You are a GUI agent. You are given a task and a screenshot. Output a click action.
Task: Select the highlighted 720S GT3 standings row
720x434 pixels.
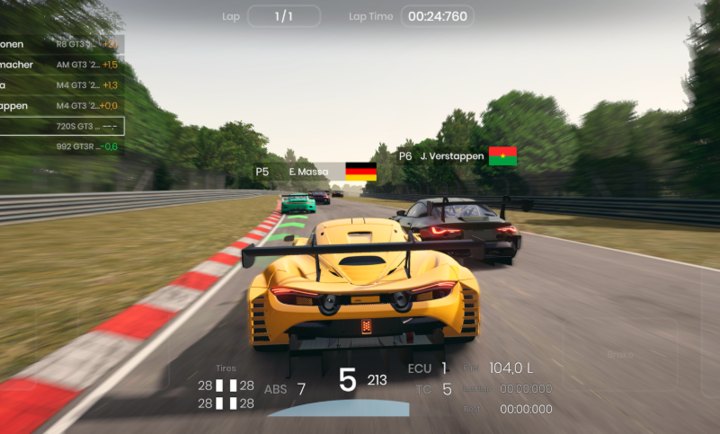pos(60,126)
